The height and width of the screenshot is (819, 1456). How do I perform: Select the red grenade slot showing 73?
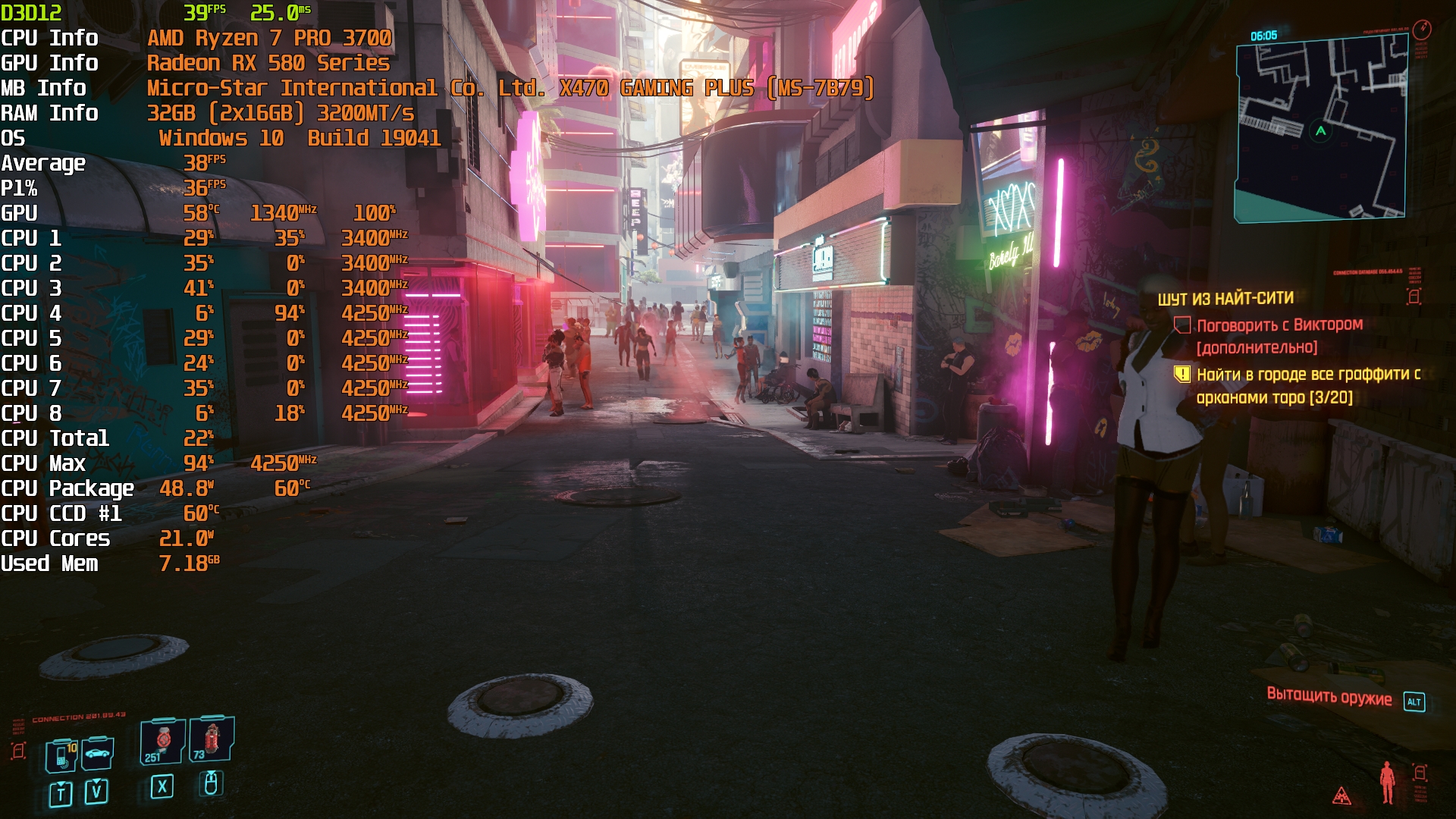[211, 739]
